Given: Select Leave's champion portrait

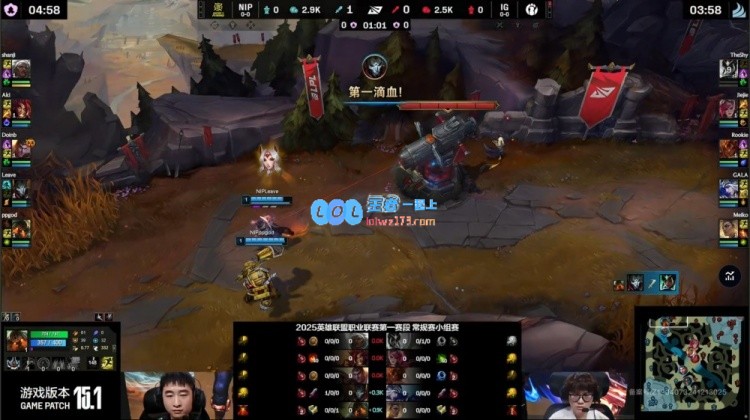Looking at the screenshot, I should 21,189.
